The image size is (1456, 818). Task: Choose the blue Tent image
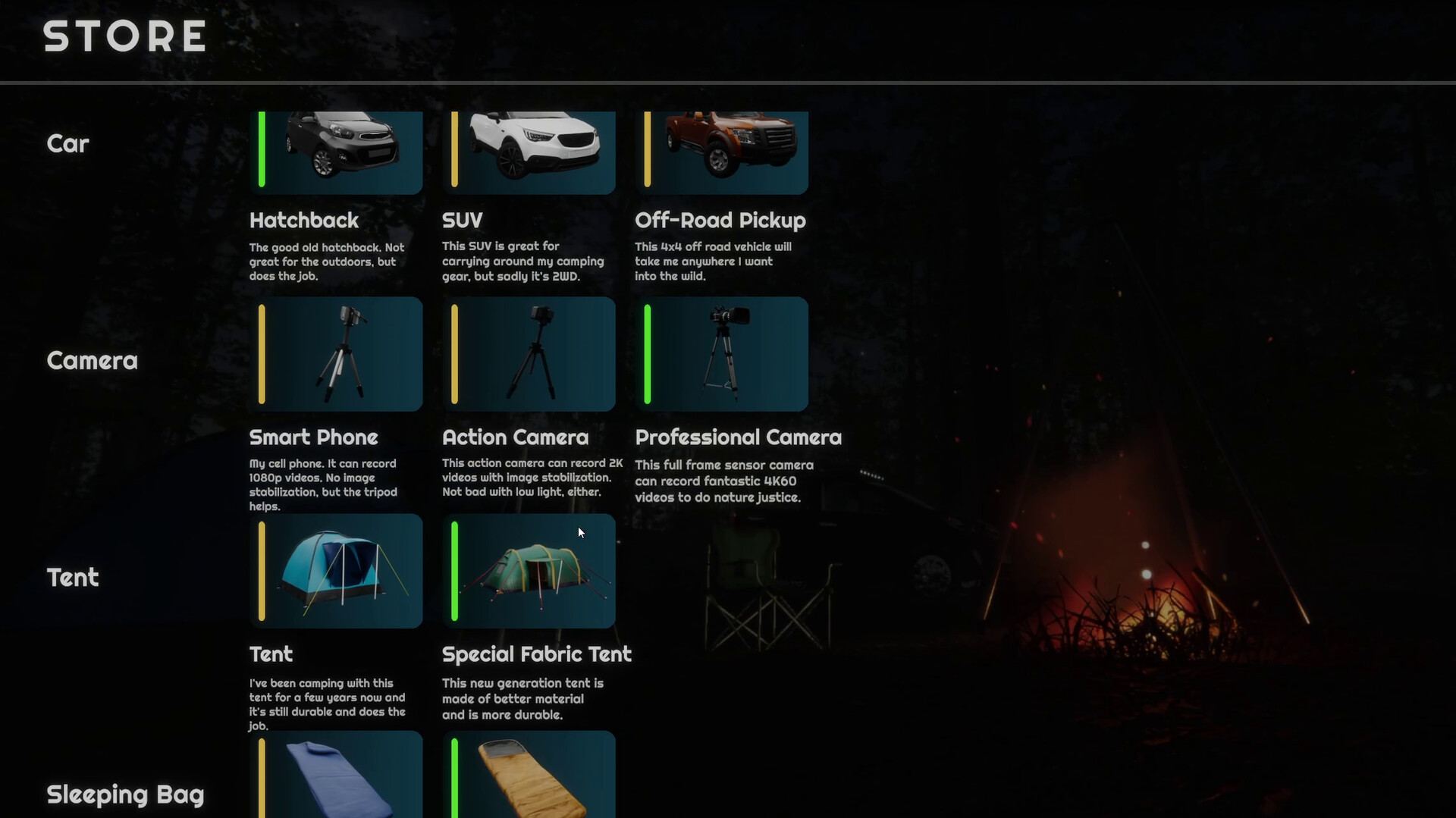click(341, 570)
